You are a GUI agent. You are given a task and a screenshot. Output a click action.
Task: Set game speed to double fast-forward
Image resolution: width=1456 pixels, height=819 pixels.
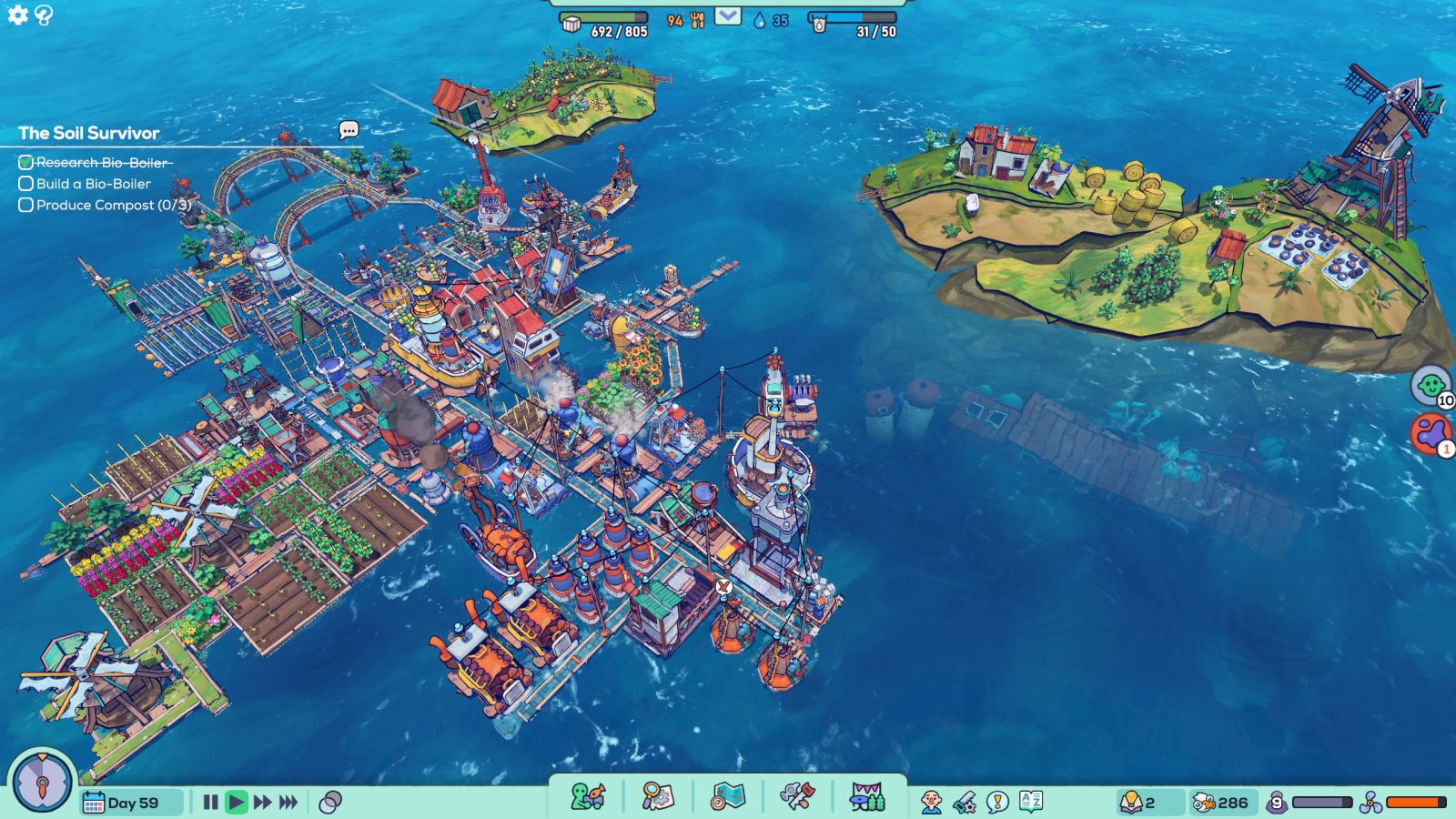(x=263, y=802)
